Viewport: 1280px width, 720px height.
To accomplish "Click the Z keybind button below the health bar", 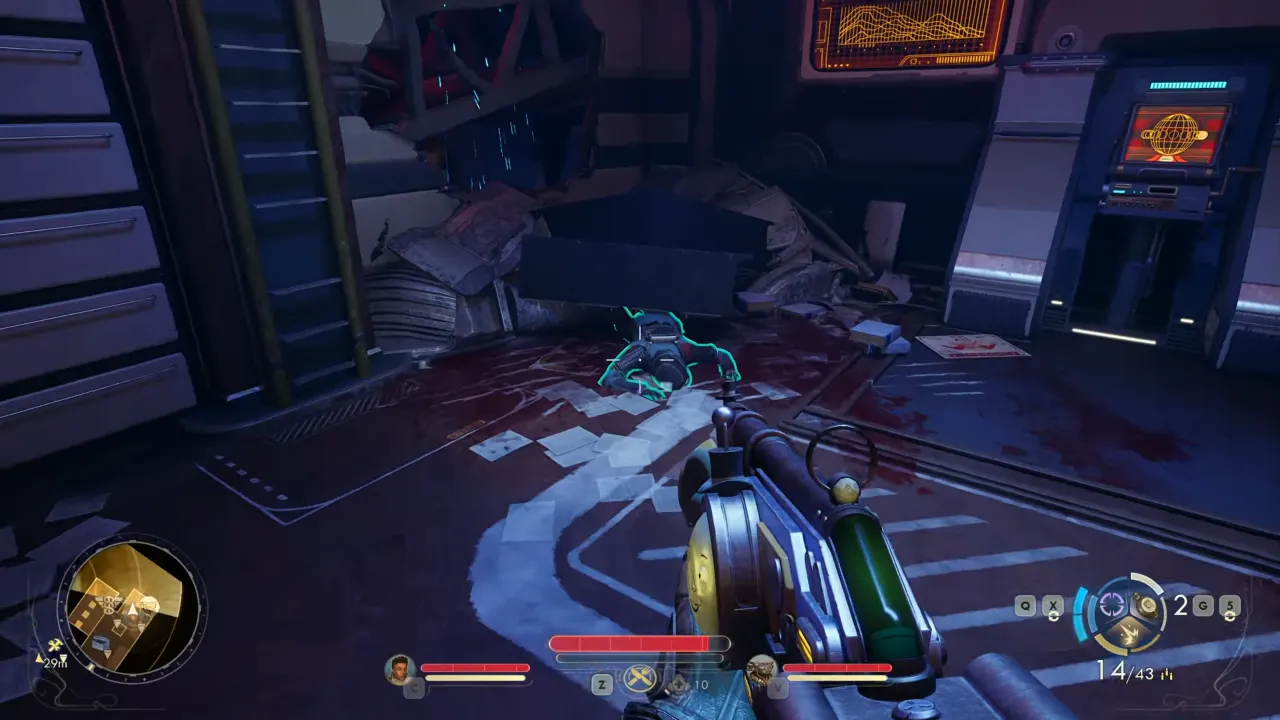I will click(601, 684).
